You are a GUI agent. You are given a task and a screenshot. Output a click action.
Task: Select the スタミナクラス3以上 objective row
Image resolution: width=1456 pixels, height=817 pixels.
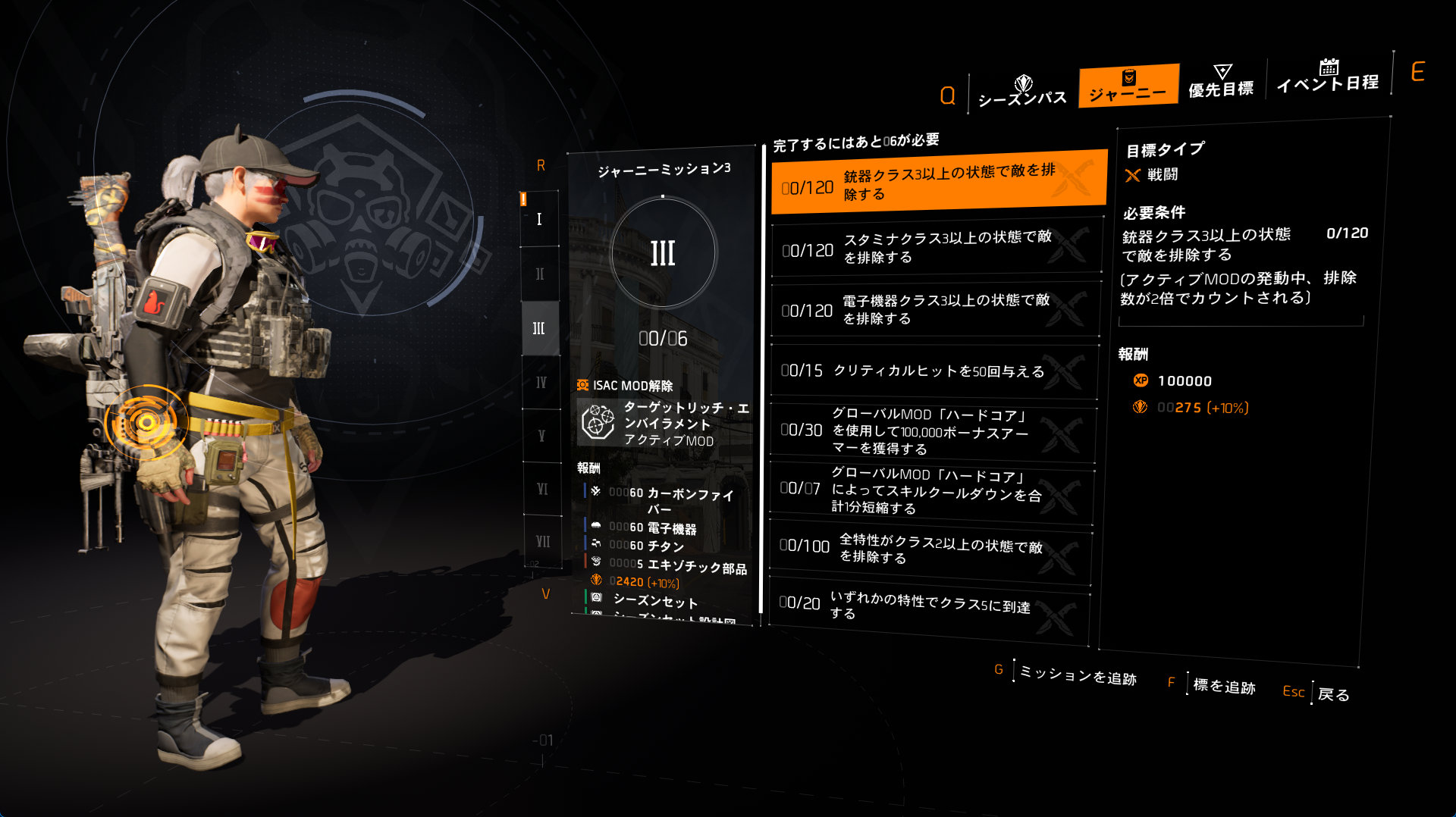937,247
